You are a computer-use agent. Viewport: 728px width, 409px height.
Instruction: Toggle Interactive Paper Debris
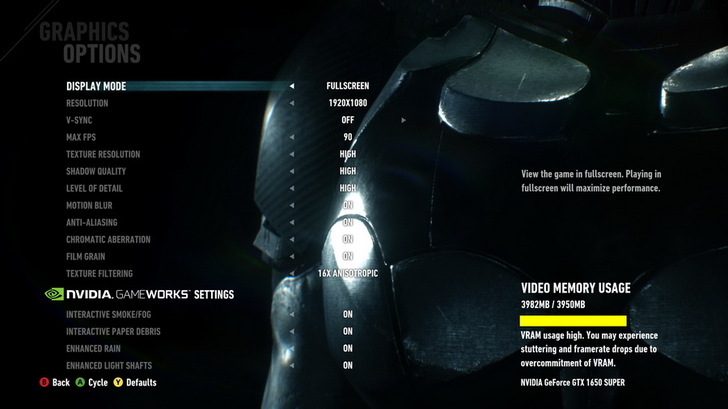pos(113,331)
